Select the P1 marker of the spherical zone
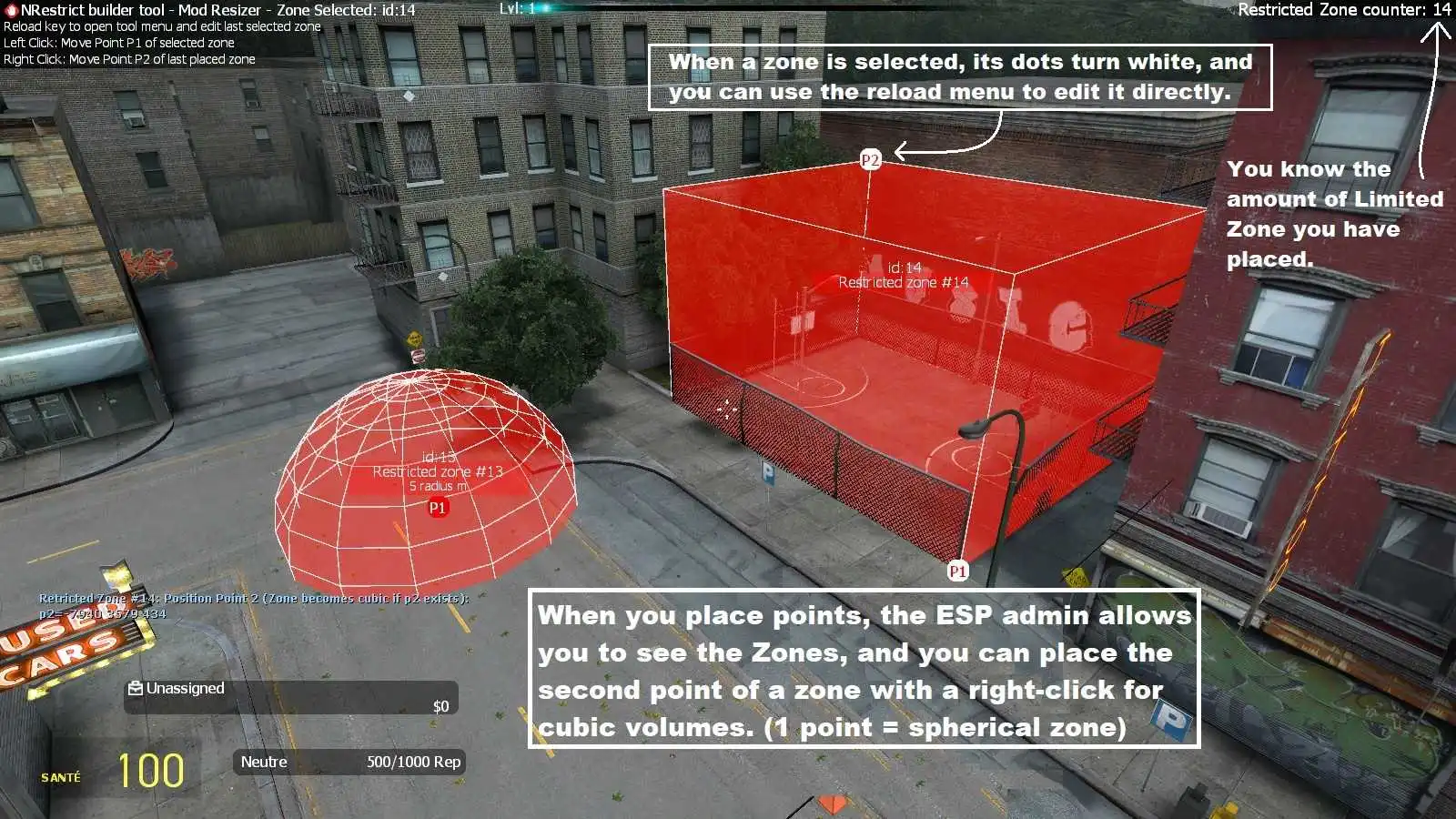The width and height of the screenshot is (1456, 819). point(438,508)
